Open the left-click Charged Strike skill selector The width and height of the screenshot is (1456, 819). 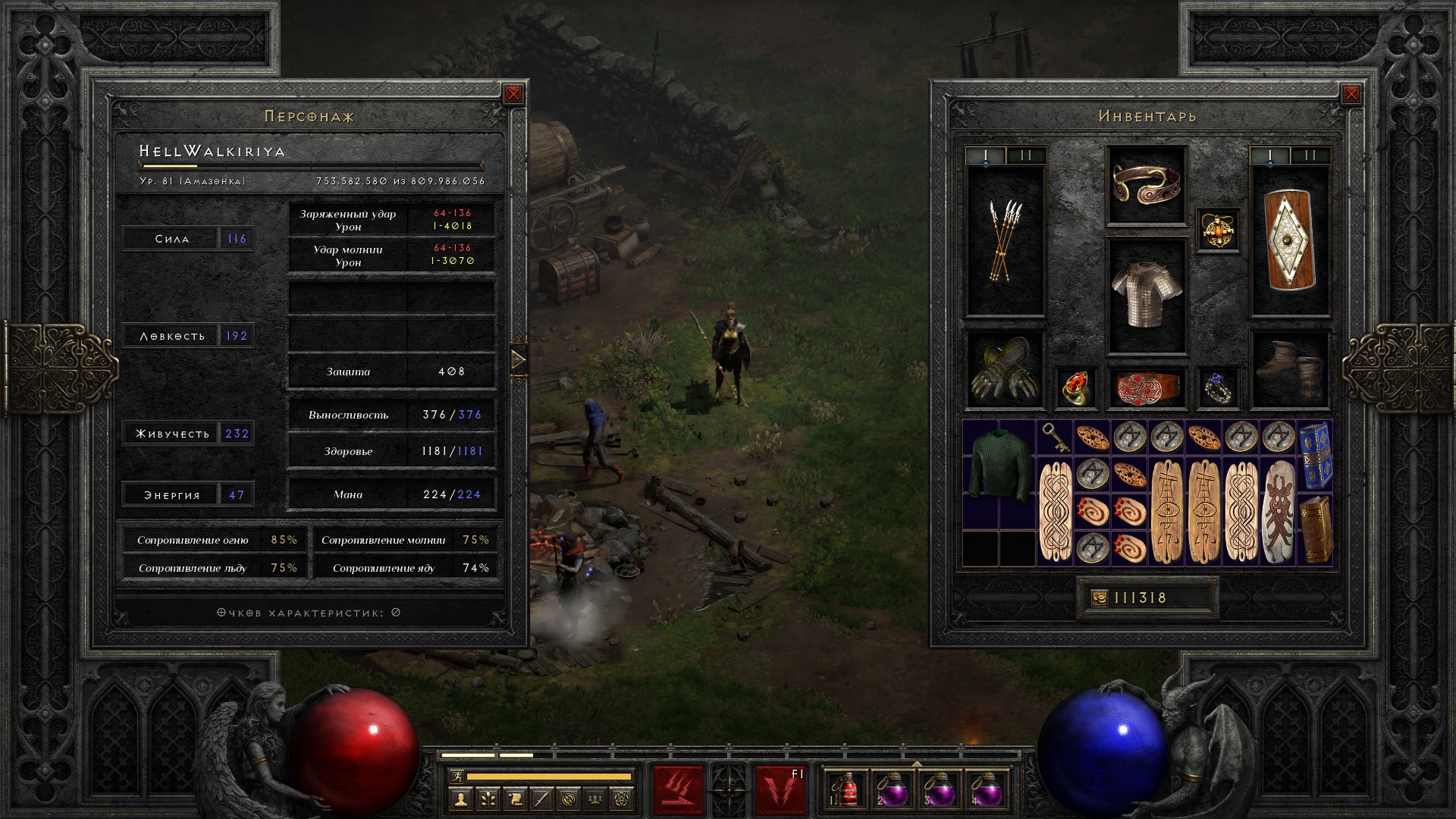(678, 790)
